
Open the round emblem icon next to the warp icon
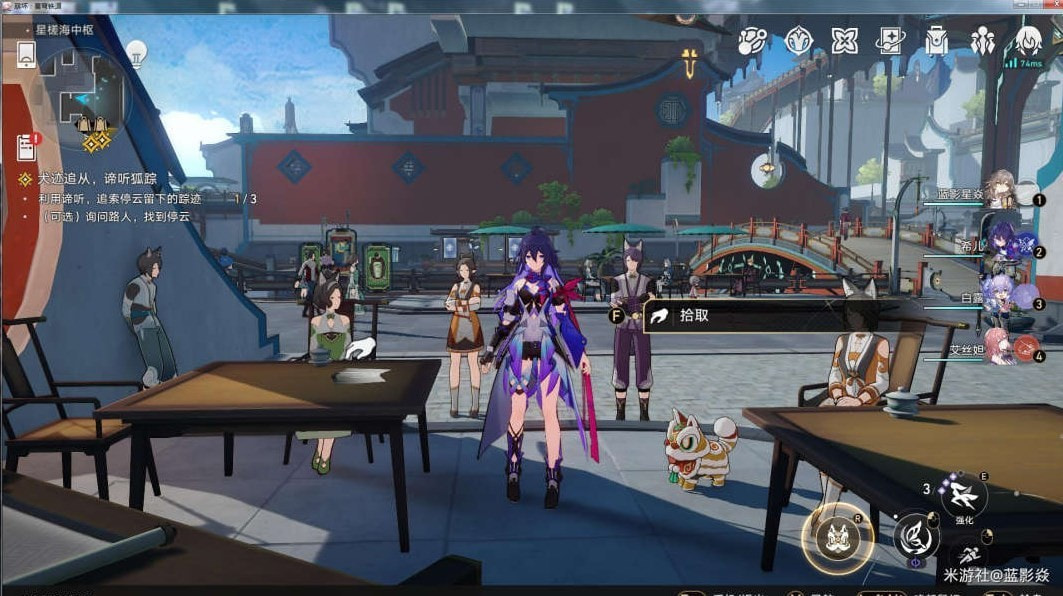(x=798, y=41)
